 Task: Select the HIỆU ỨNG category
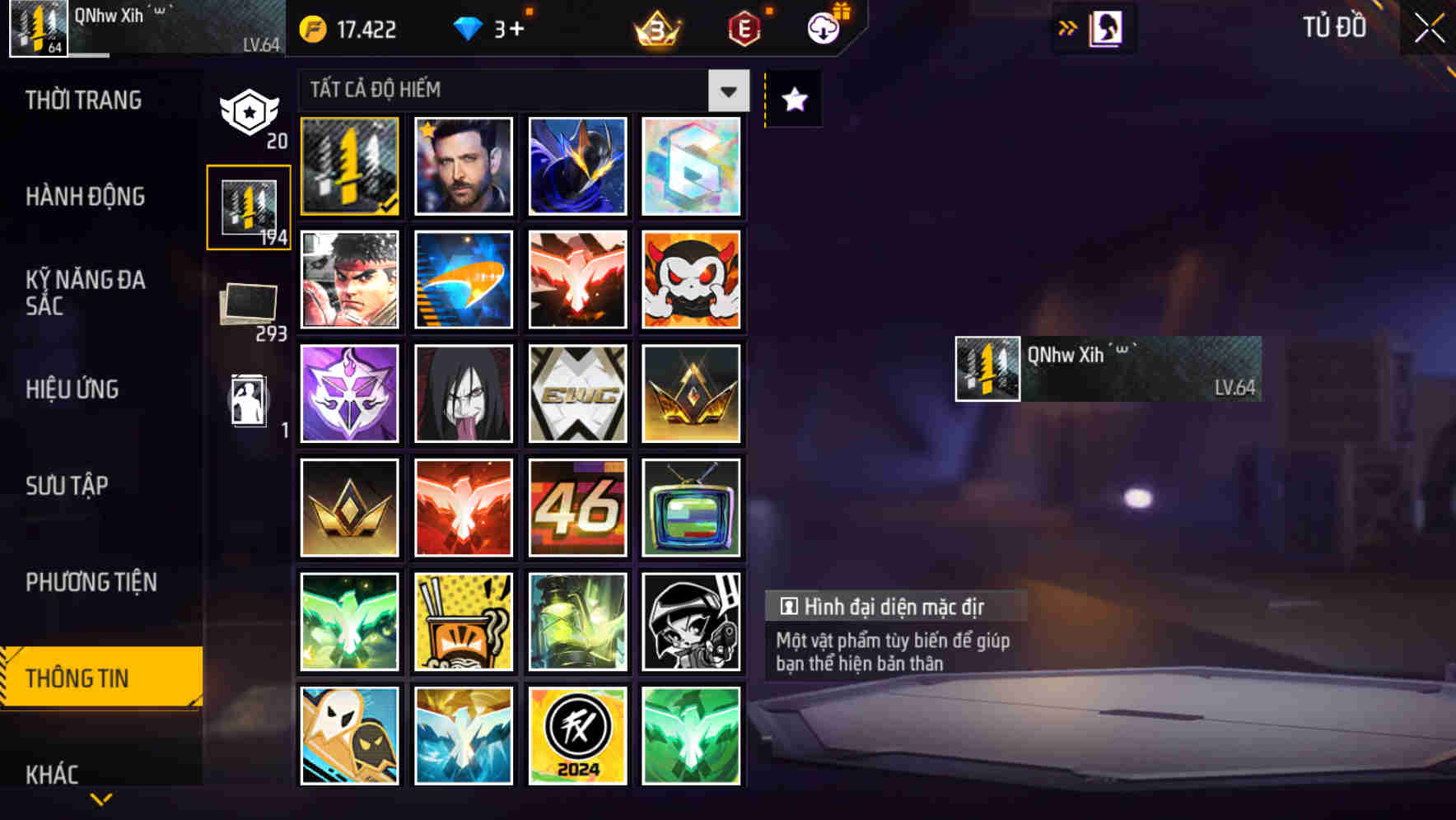click(72, 389)
